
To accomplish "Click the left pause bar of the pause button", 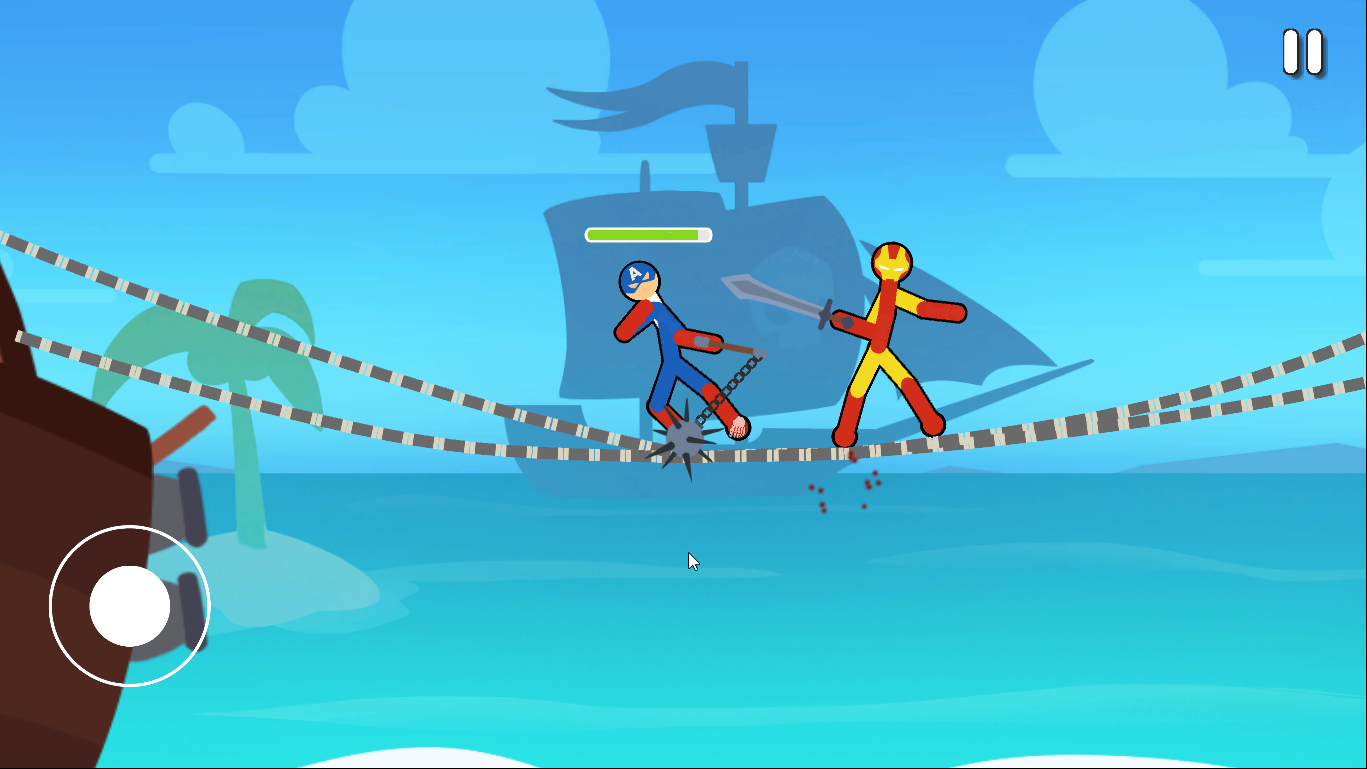I will coord(1290,50).
